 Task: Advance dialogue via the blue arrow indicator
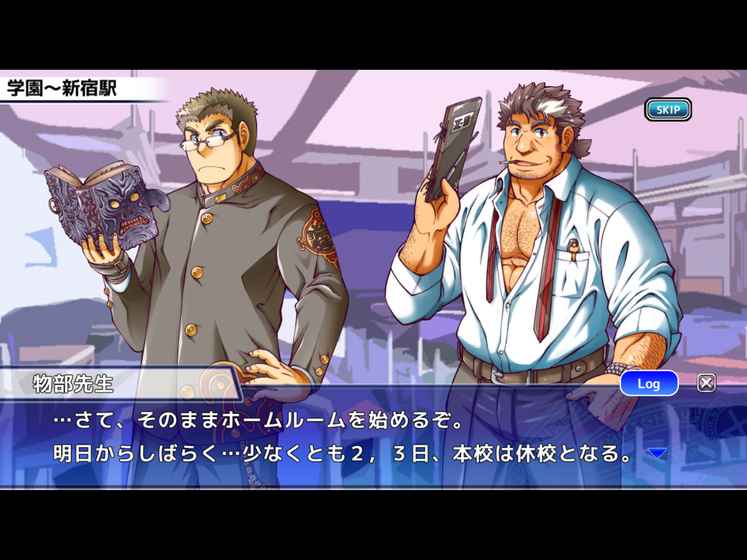(x=656, y=453)
